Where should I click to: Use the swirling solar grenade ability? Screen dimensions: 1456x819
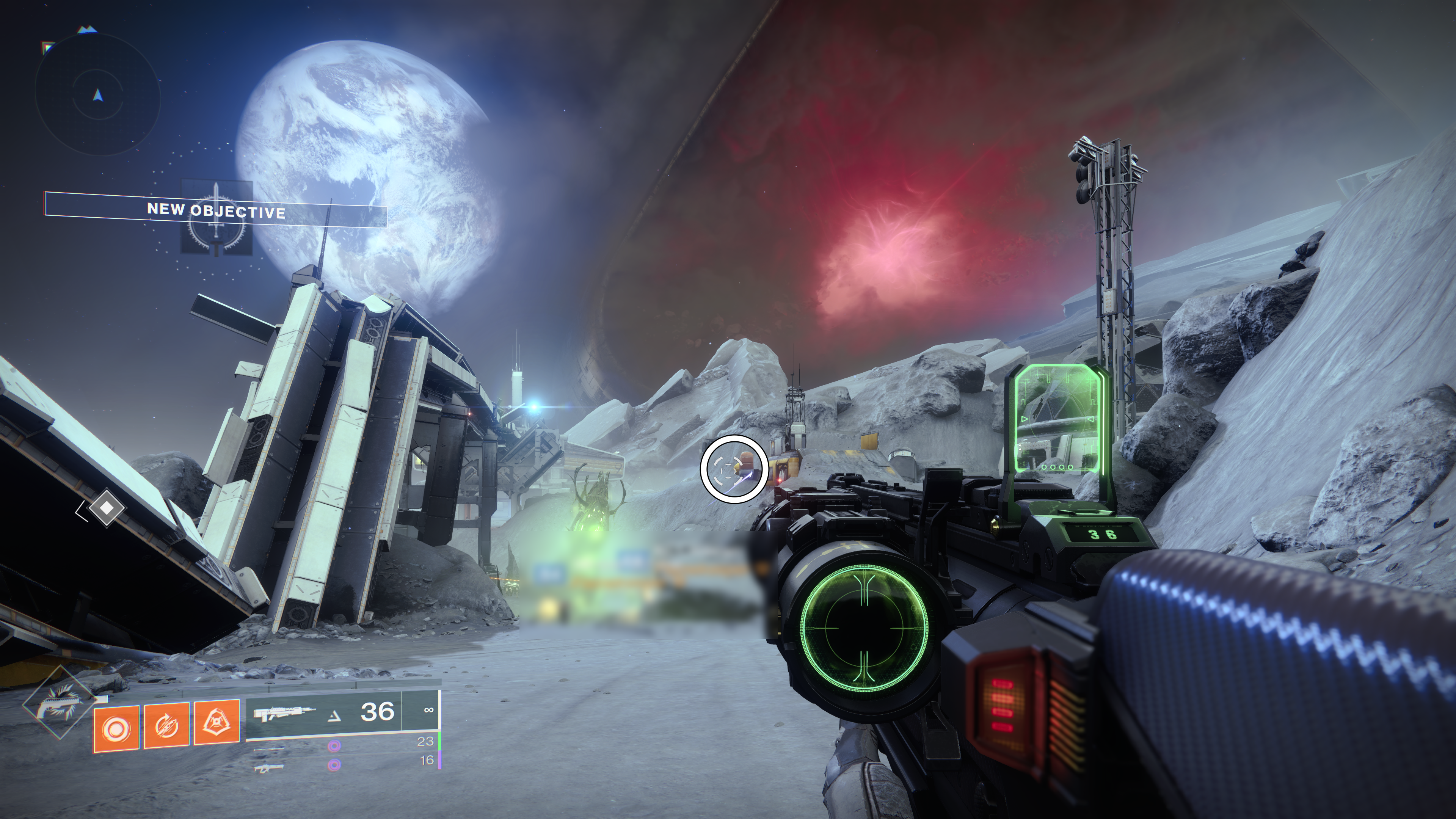pos(116,729)
